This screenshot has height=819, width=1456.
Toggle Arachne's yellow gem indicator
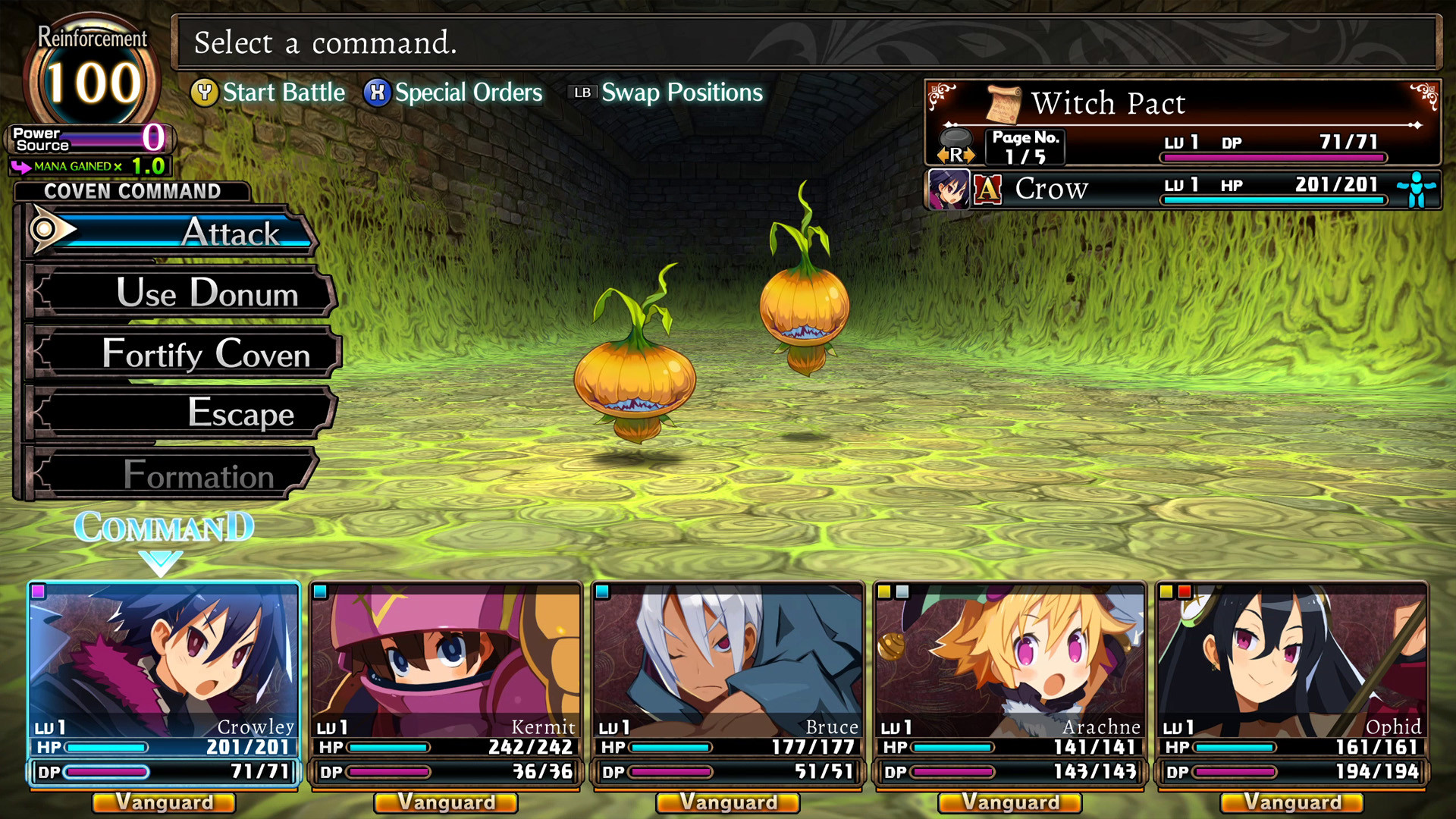(885, 590)
